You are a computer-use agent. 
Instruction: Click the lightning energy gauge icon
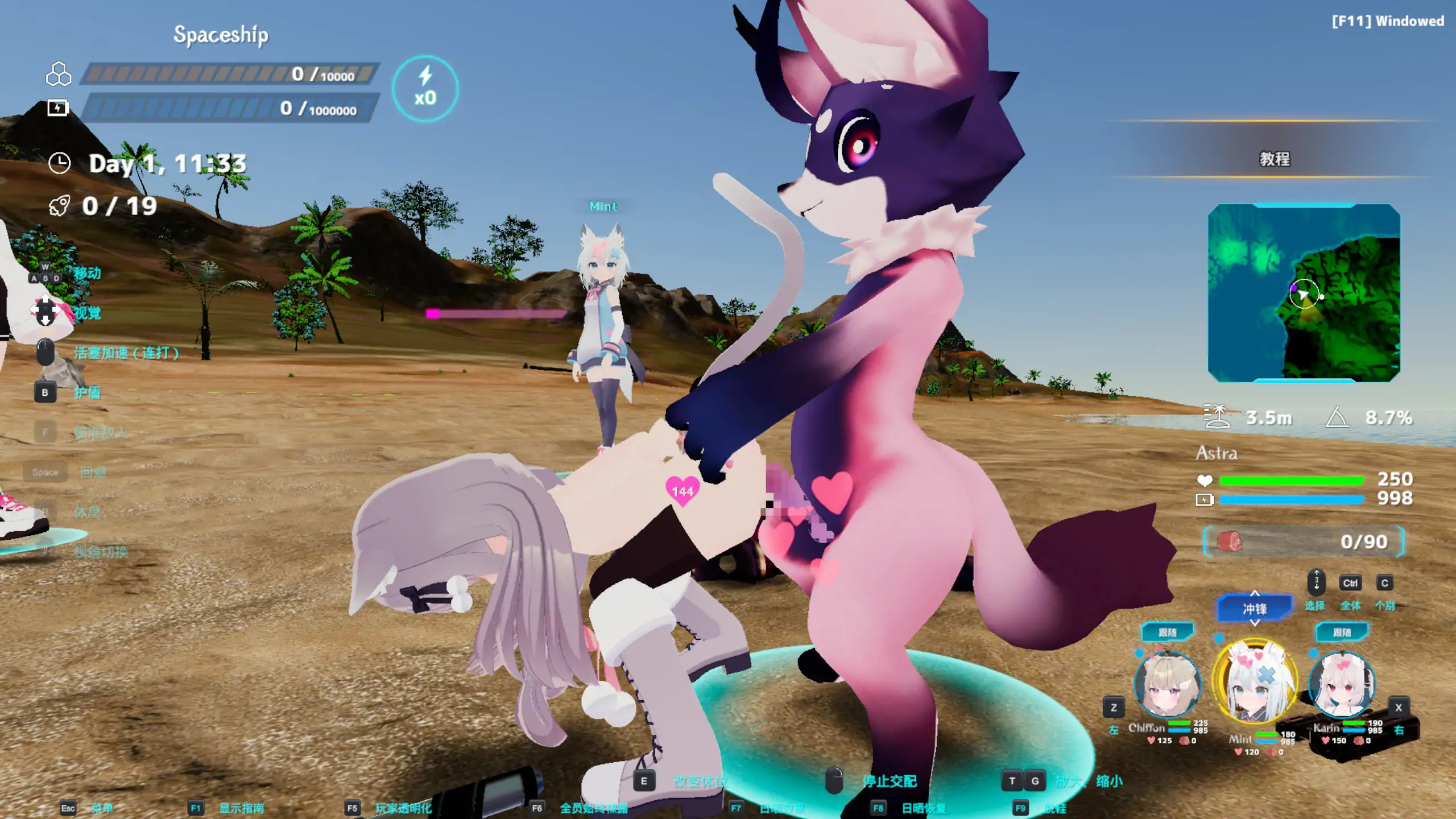coord(59,107)
